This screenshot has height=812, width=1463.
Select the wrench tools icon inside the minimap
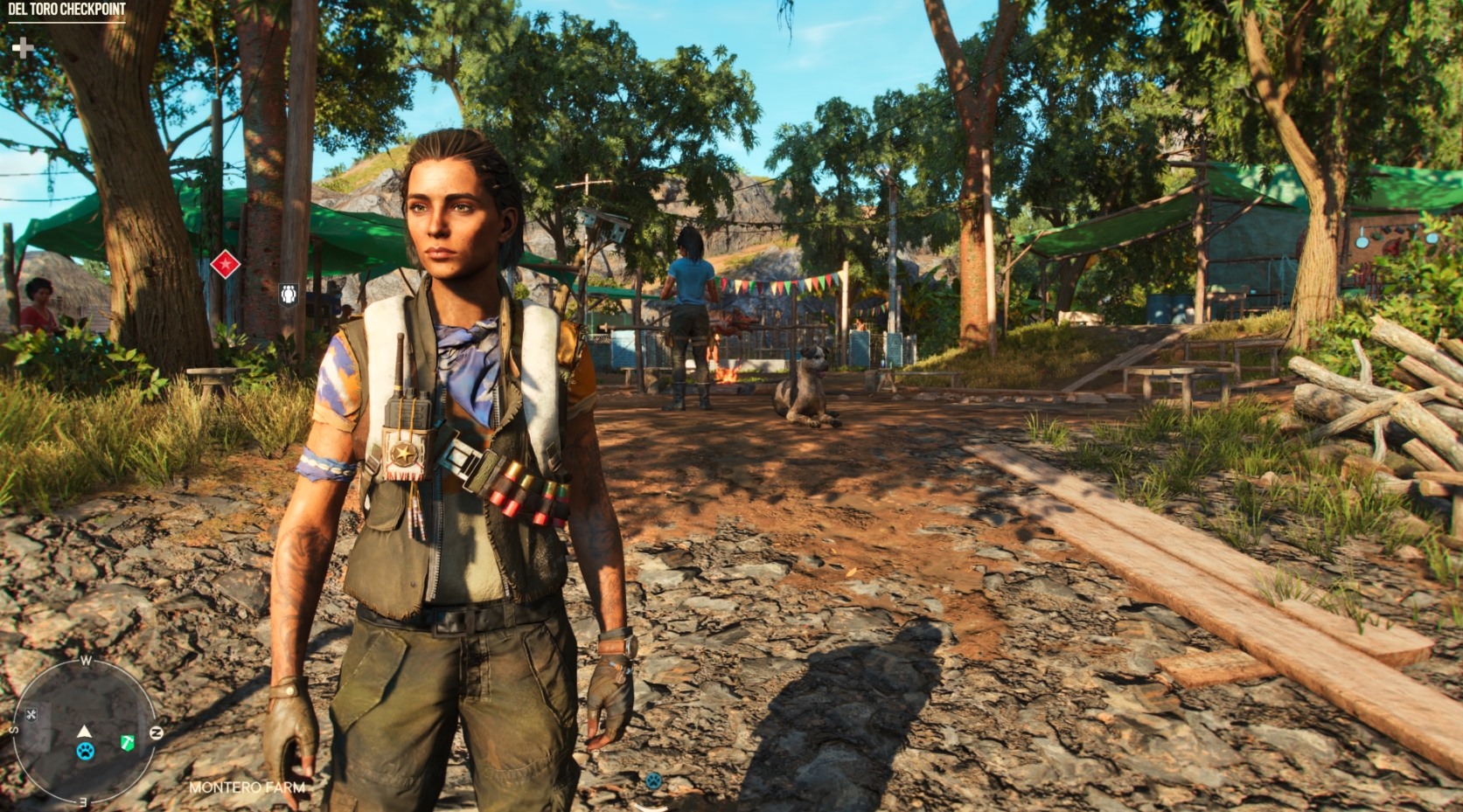click(x=31, y=714)
